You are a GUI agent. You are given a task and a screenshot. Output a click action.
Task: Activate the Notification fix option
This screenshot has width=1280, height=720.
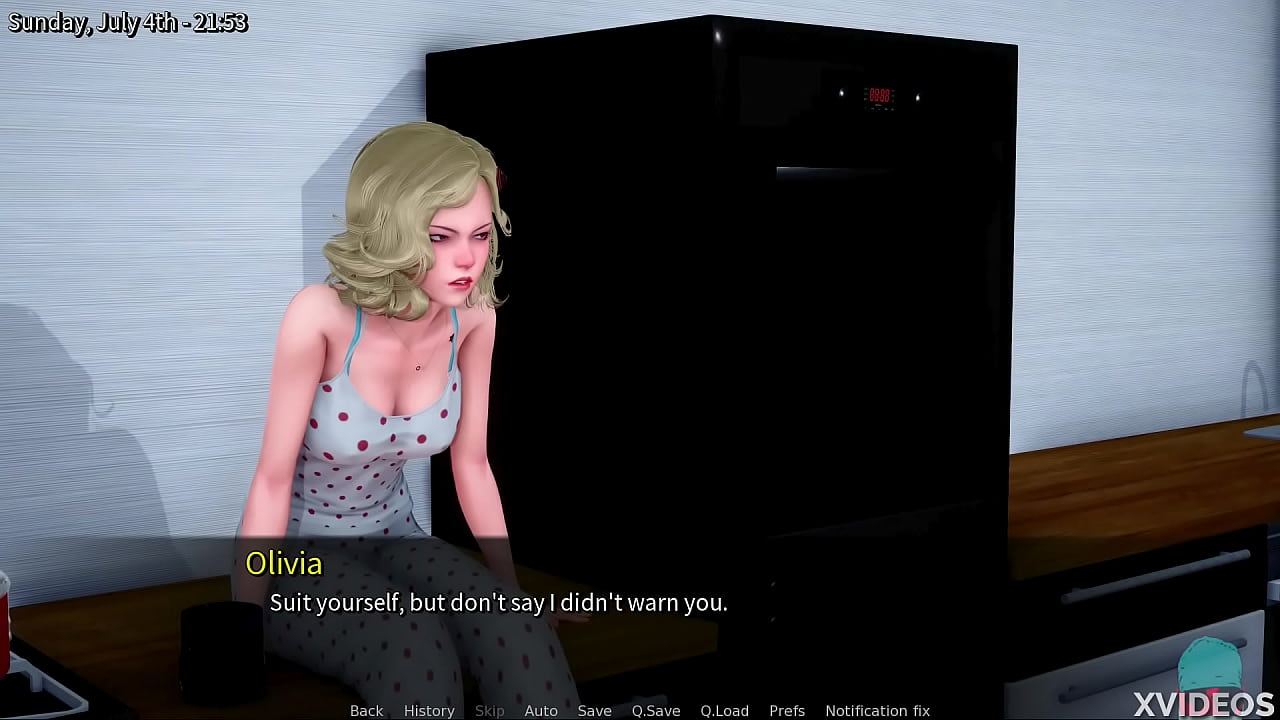877,710
